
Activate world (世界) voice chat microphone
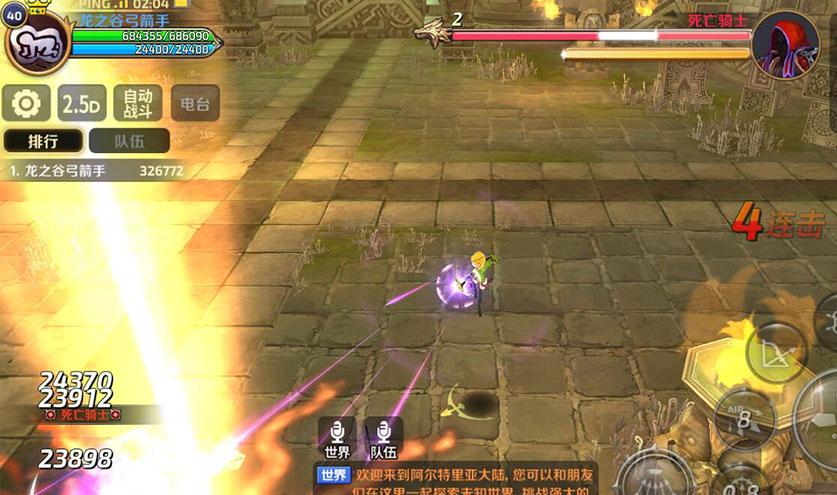point(337,436)
